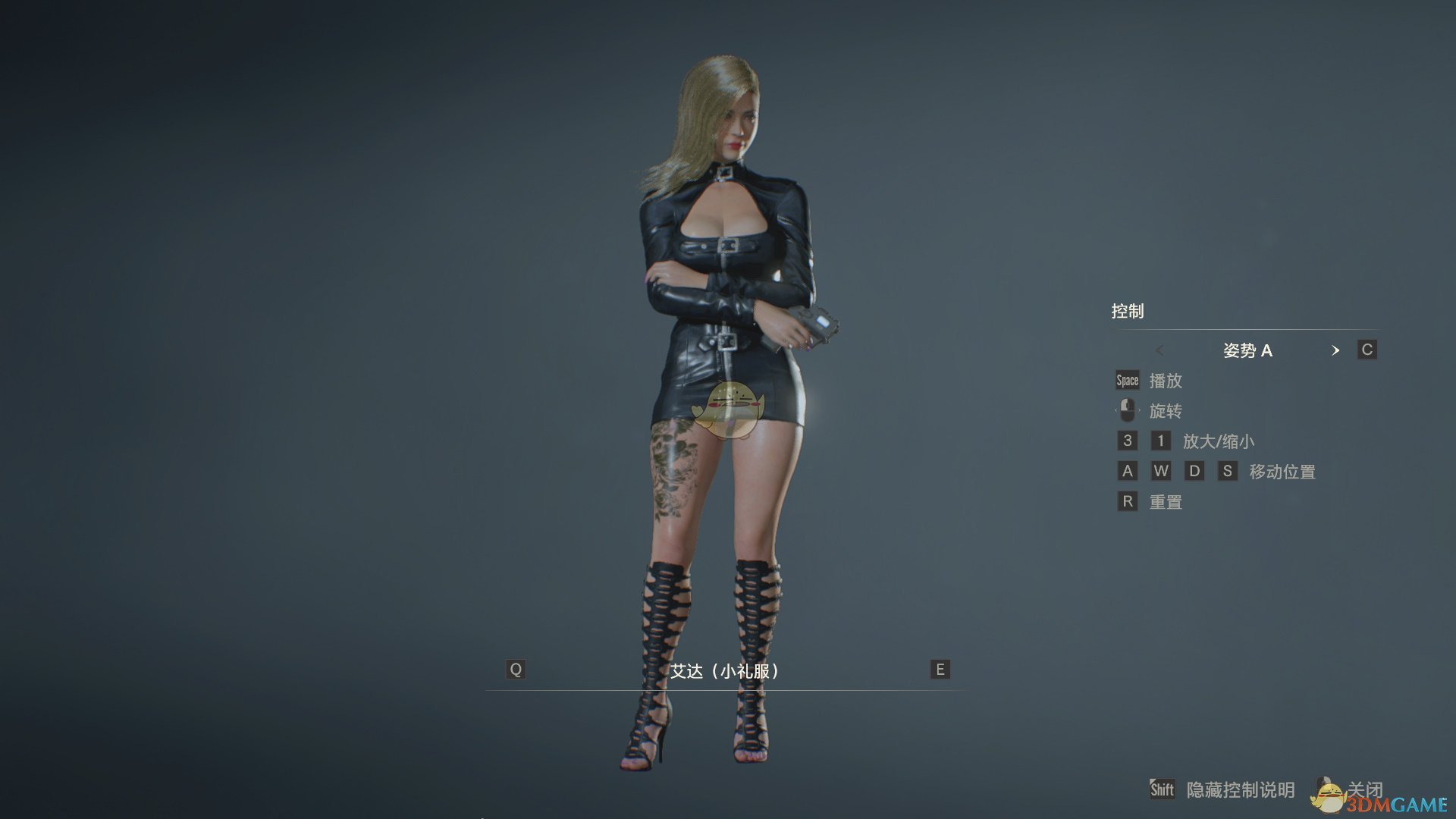1456x819 pixels.
Task: Click the 3 key icon for zooming in
Action: pos(1127,441)
